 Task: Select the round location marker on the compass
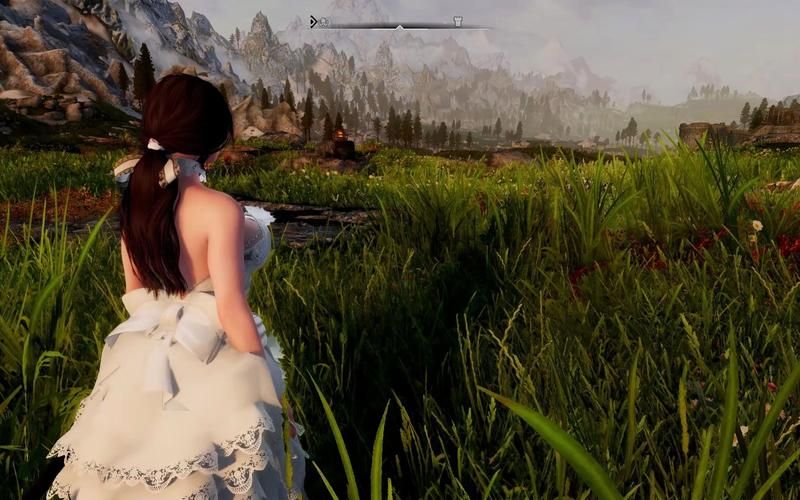click(x=323, y=21)
